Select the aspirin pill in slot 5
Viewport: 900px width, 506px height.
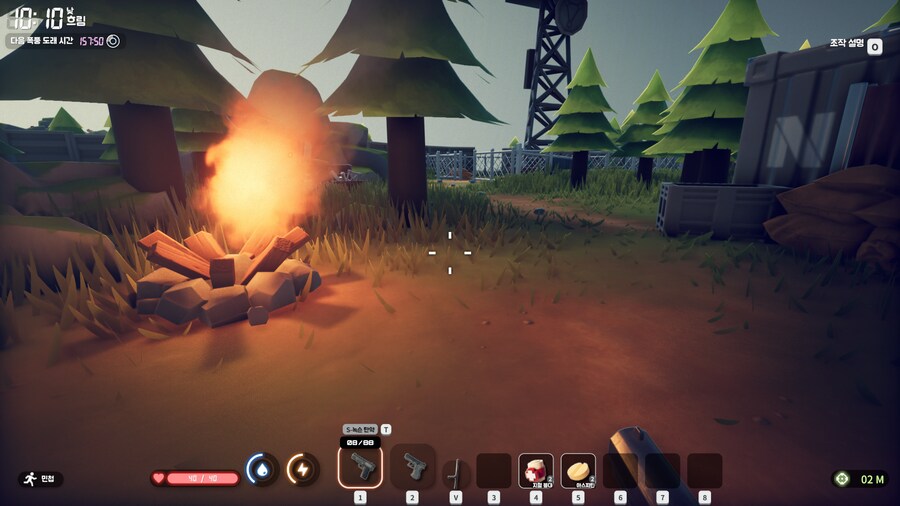click(x=578, y=470)
